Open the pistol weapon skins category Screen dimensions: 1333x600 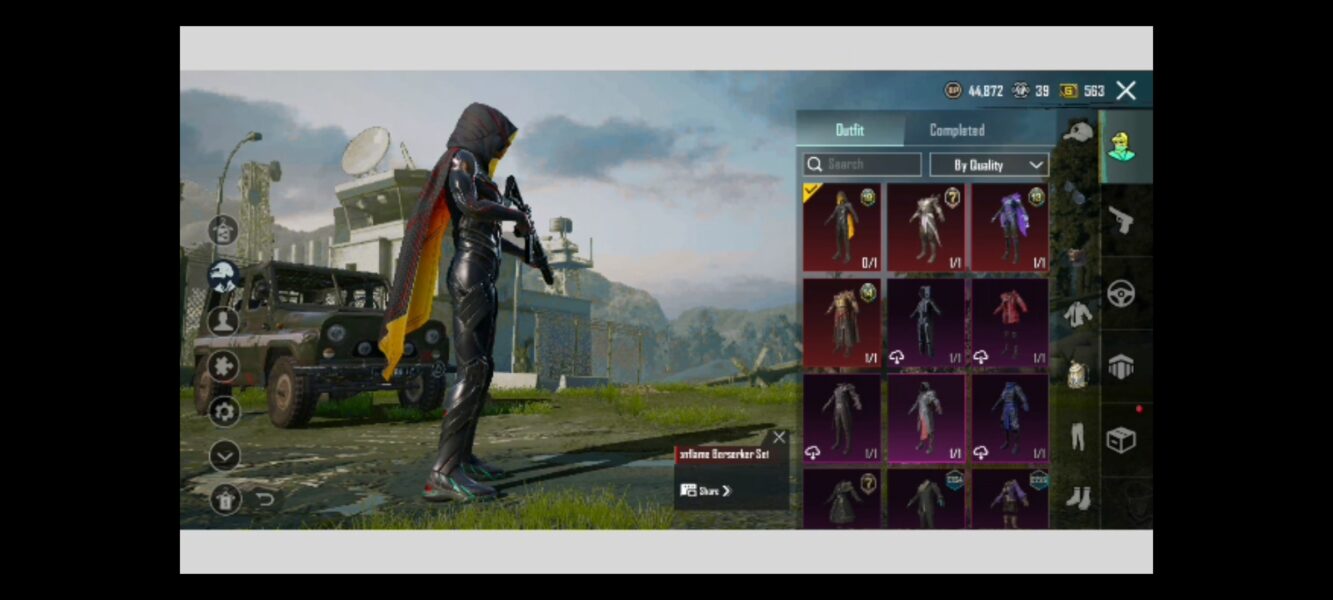[1121, 220]
